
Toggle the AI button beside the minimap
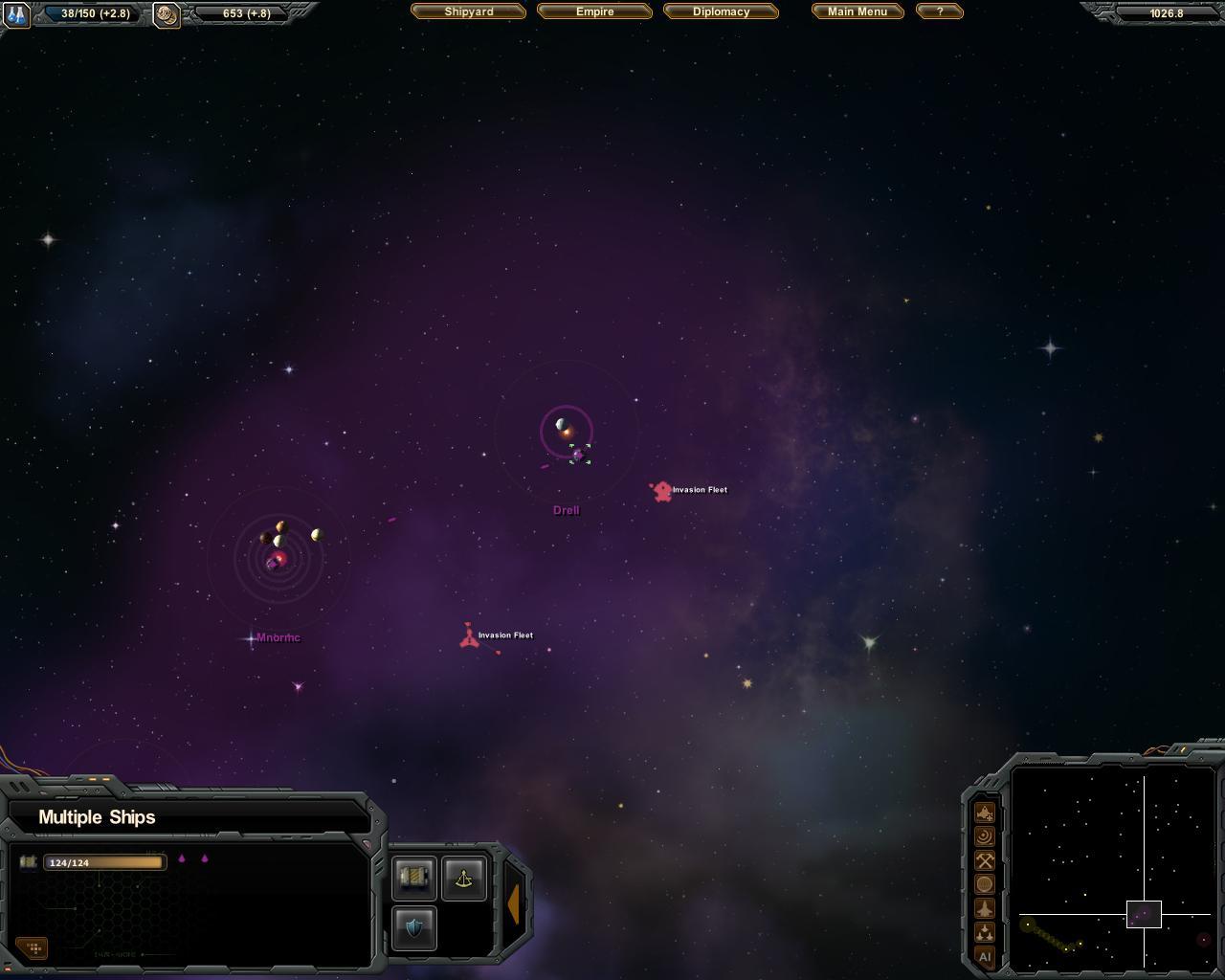985,956
